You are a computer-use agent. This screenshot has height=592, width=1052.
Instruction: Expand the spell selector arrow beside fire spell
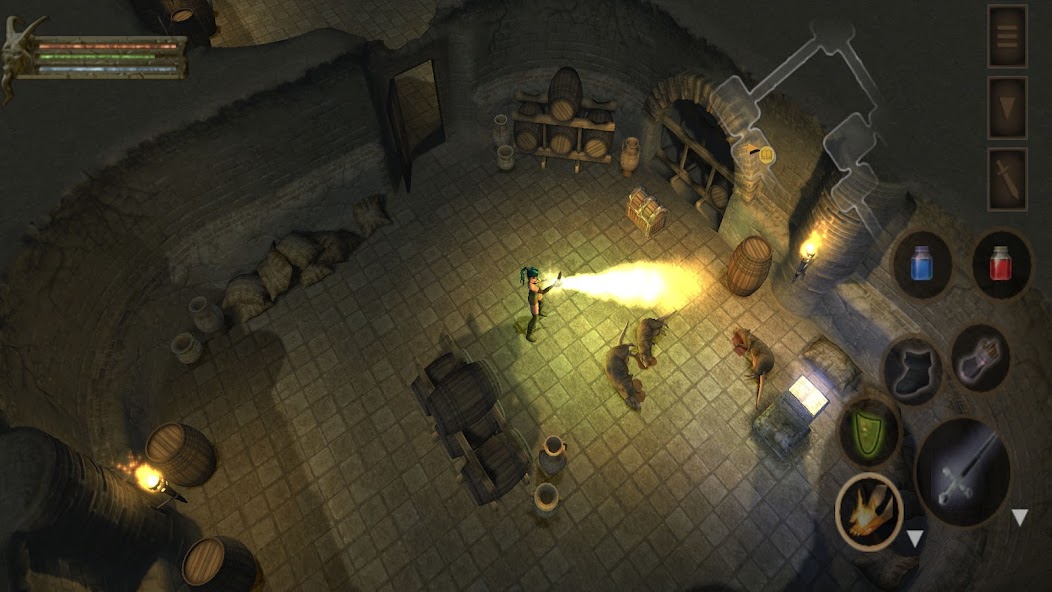(x=914, y=540)
